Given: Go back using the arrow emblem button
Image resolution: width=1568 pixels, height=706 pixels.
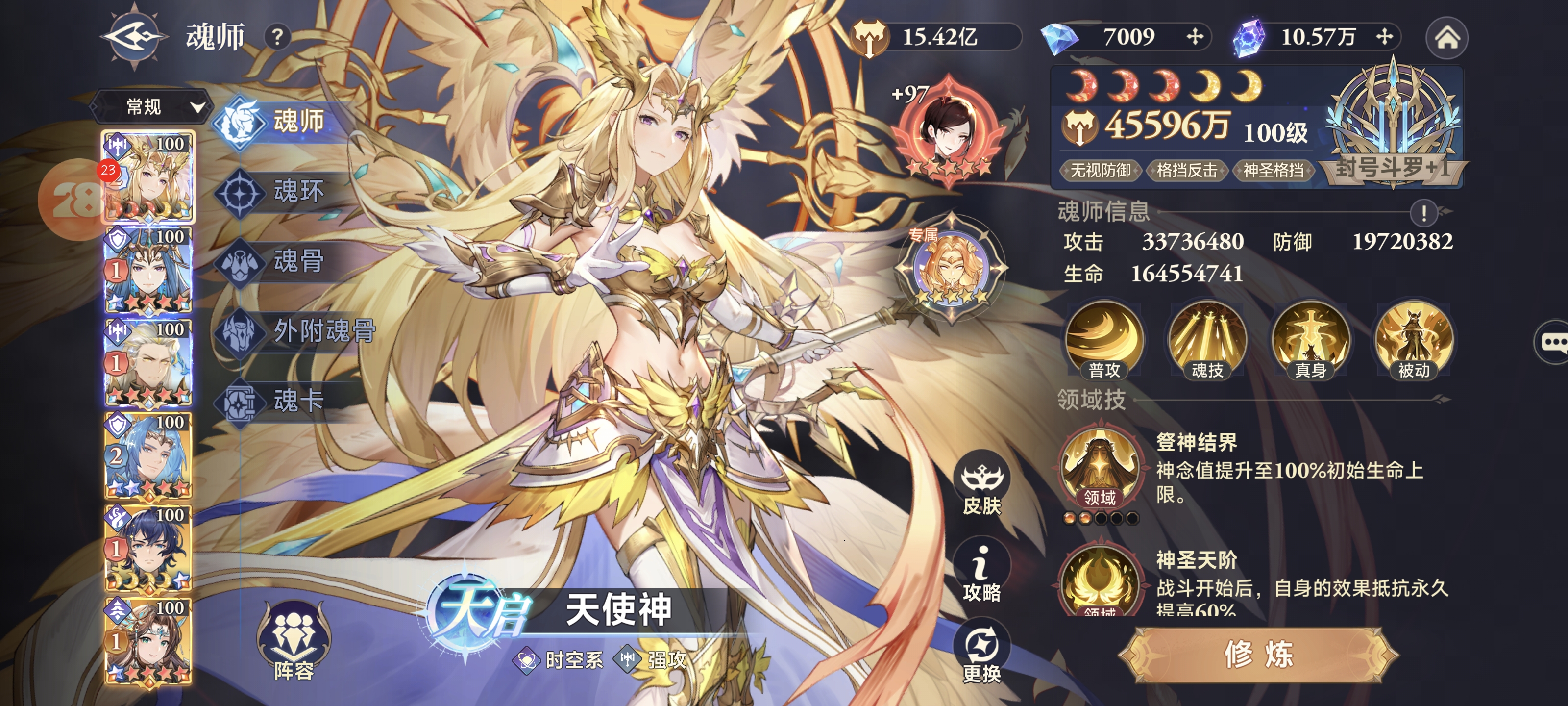Looking at the screenshot, I should click(x=133, y=37).
